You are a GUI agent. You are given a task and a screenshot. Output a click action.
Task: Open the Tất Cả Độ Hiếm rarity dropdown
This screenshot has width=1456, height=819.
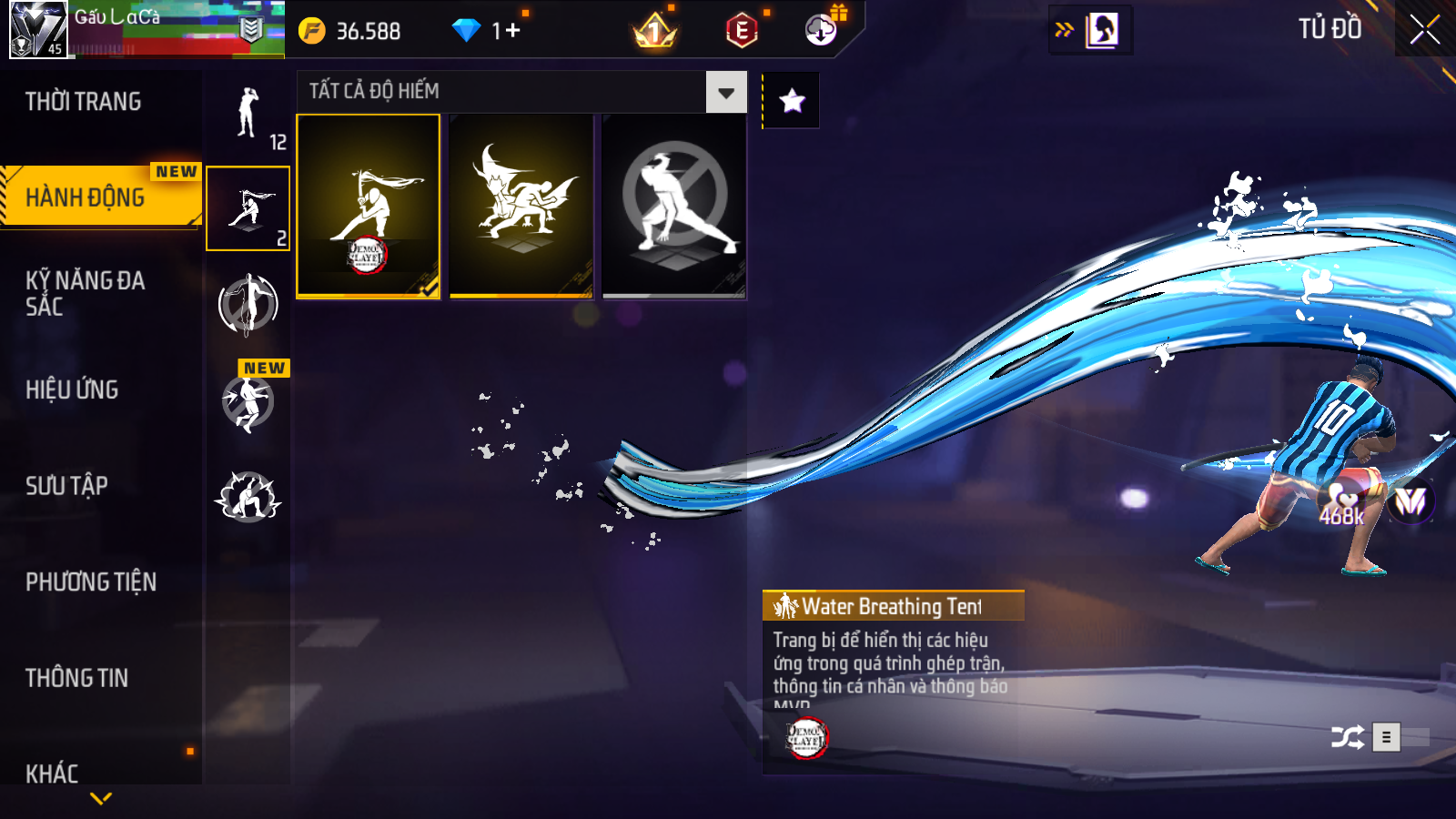(726, 92)
